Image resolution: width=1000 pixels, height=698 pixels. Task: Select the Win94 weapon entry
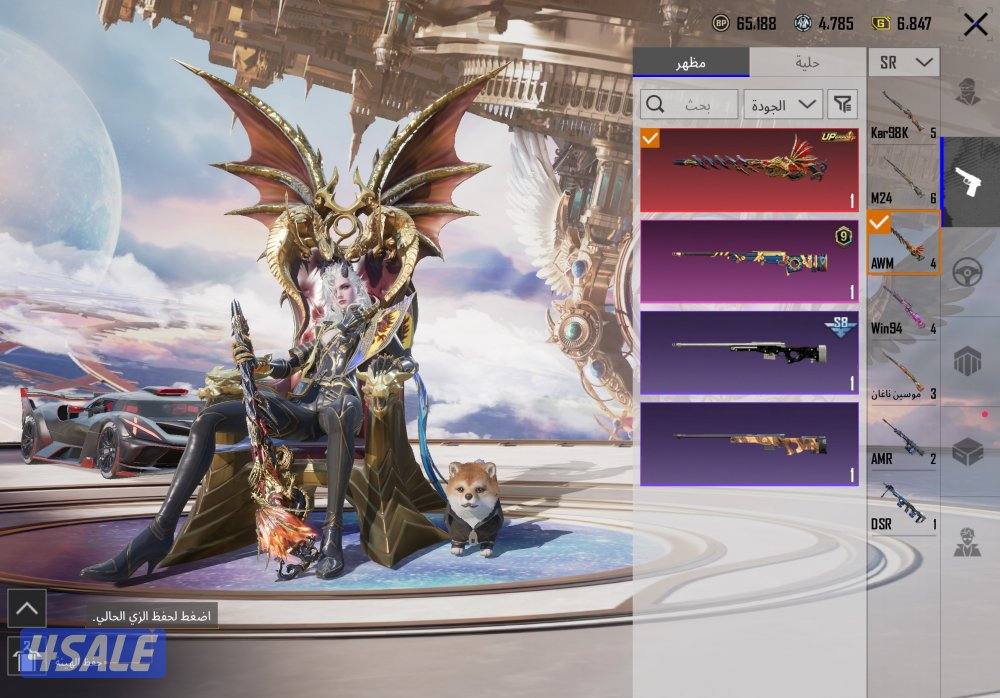(903, 310)
